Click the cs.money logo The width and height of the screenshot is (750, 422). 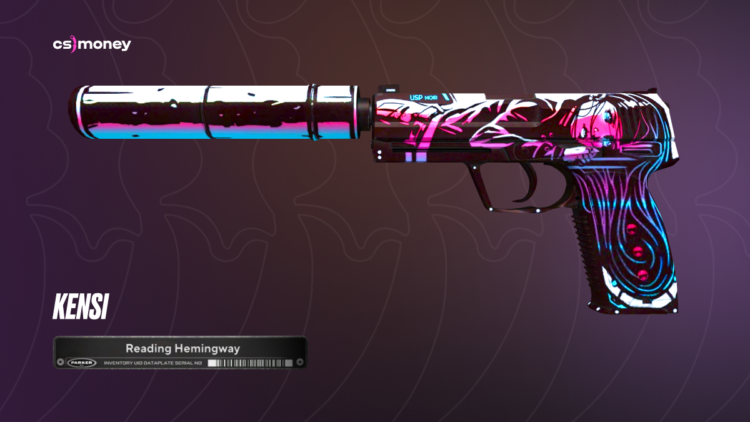click(x=91, y=45)
